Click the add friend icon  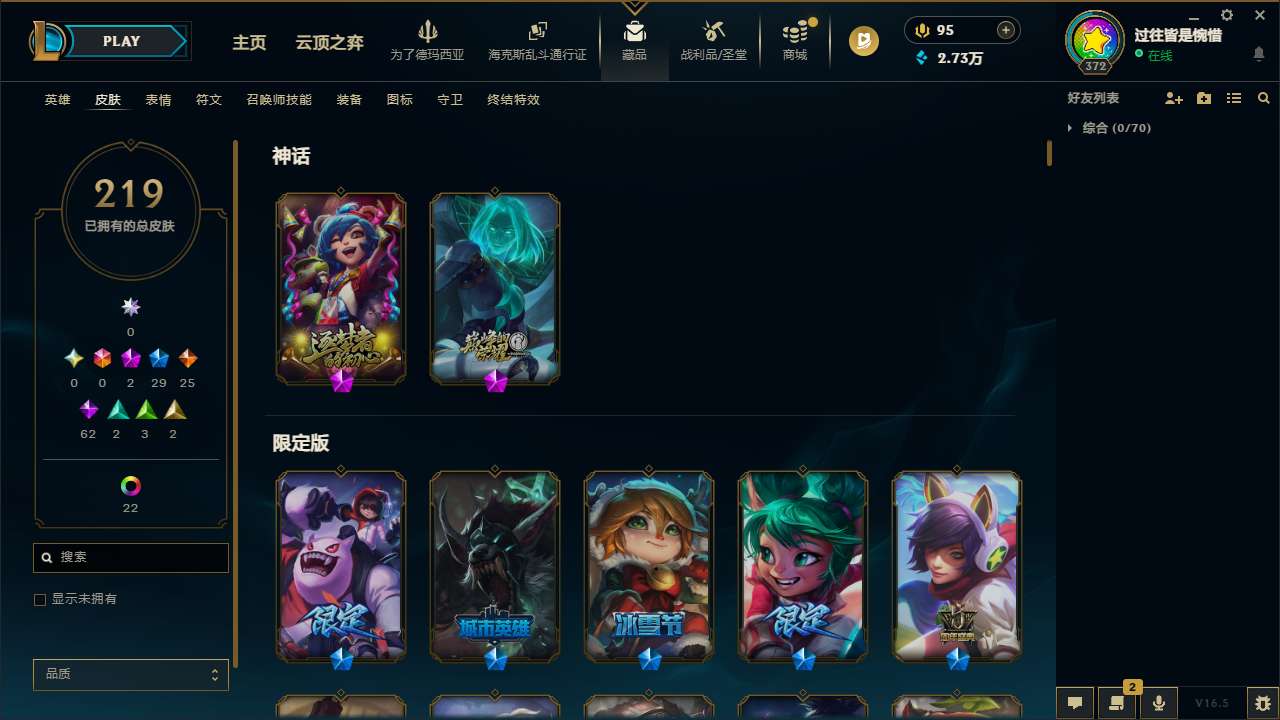pyautogui.click(x=1174, y=98)
